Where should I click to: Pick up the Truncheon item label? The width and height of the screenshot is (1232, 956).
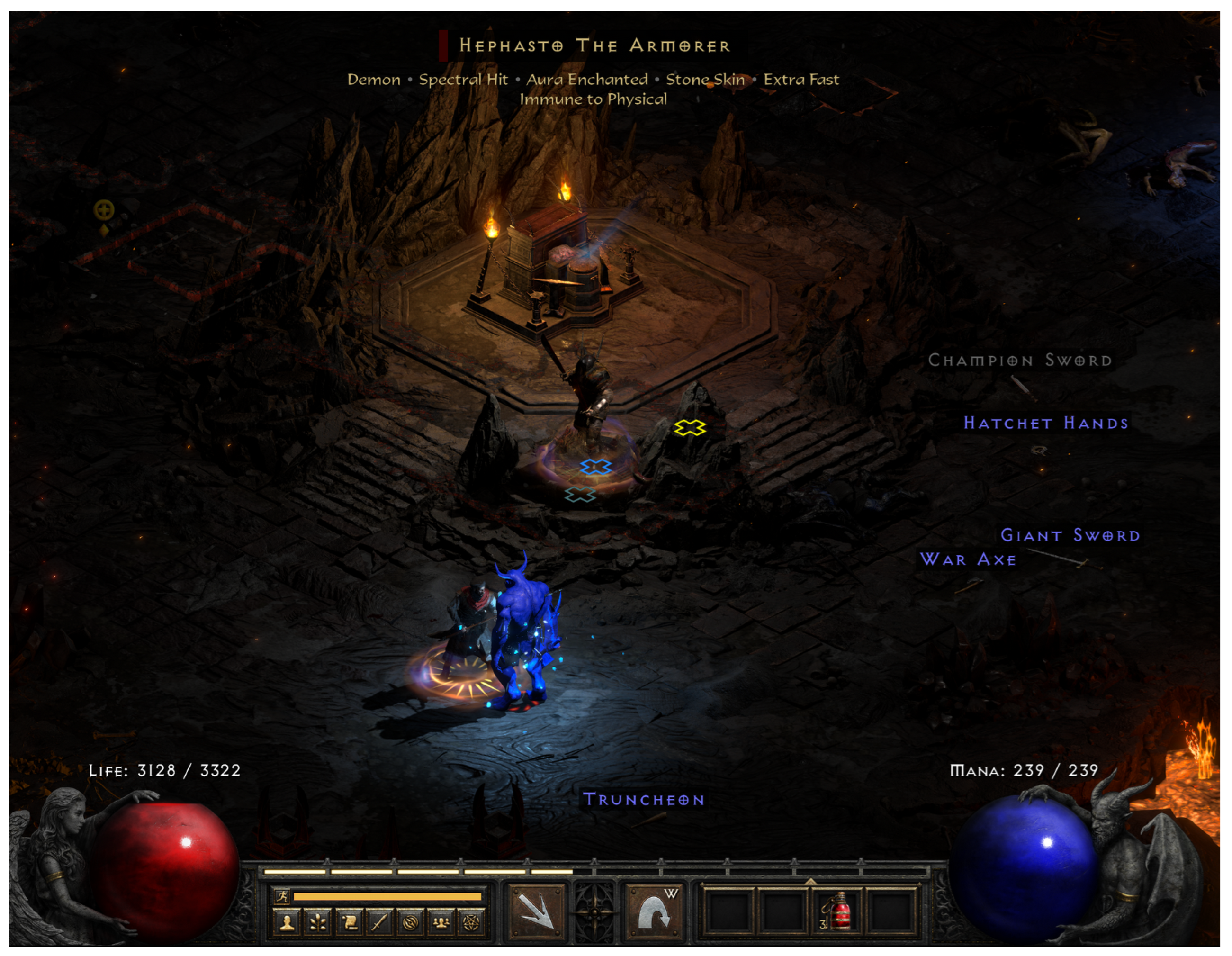click(644, 800)
